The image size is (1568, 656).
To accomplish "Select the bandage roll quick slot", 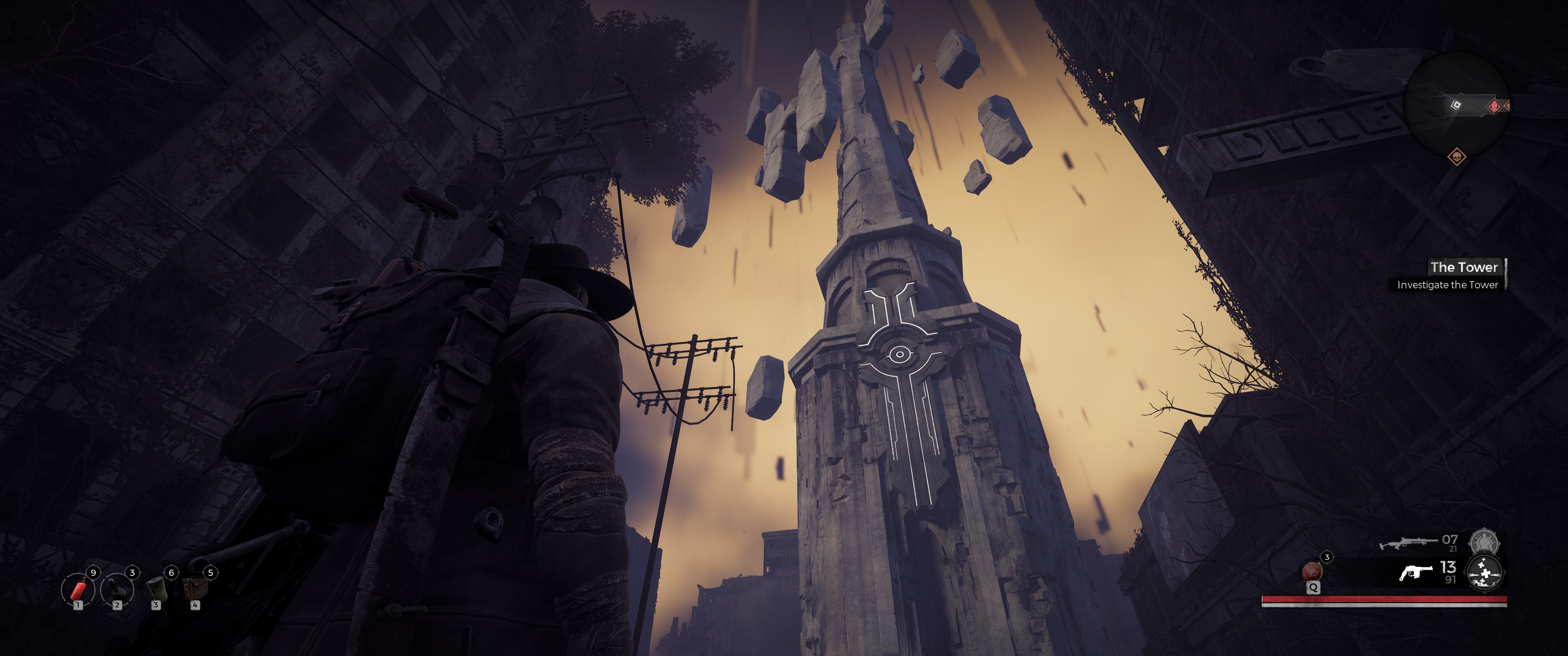I will [x=156, y=589].
